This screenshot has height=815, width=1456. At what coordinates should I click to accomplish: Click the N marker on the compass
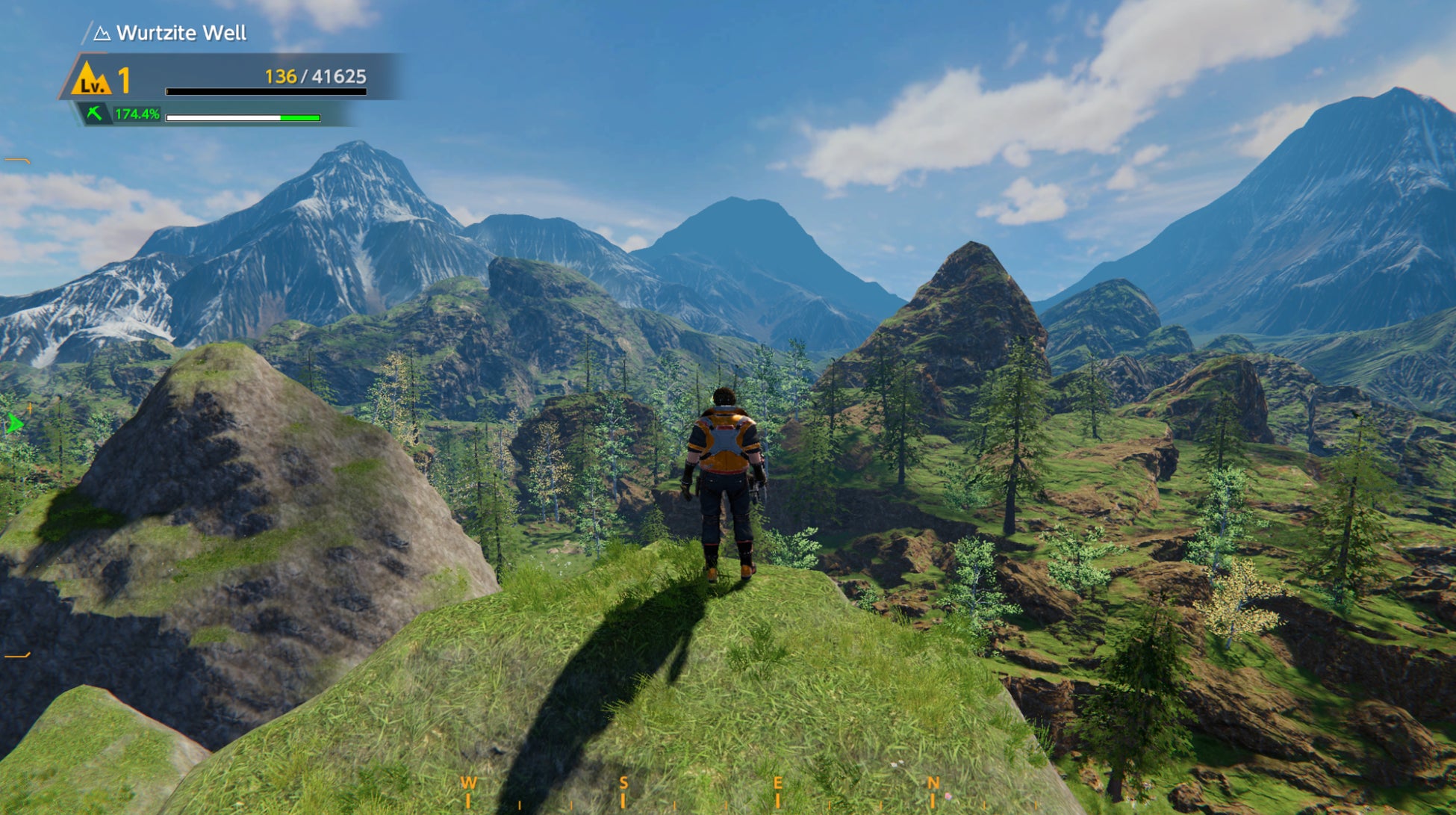point(933,783)
